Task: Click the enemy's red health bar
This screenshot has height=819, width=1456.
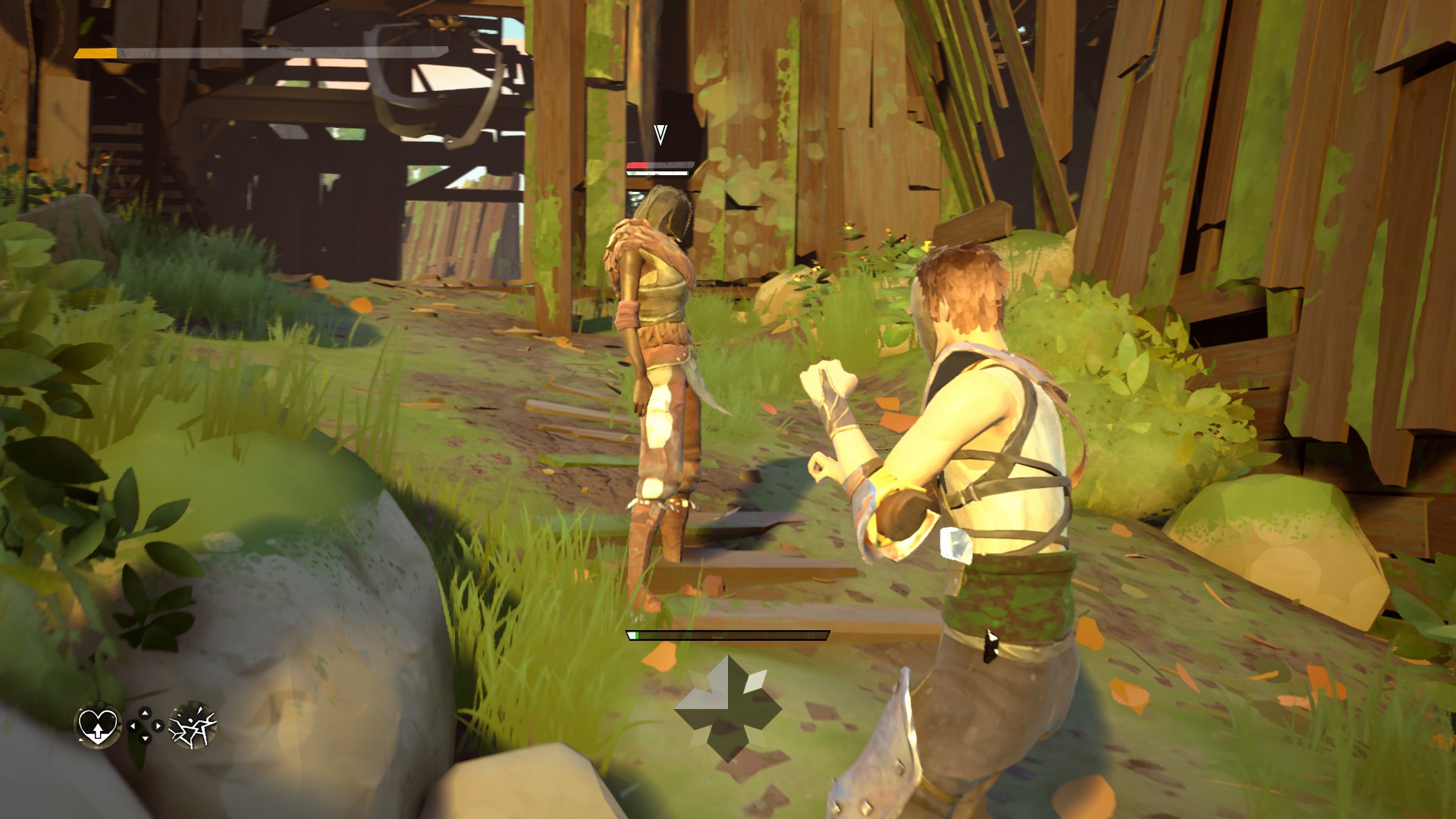Action: click(637, 165)
